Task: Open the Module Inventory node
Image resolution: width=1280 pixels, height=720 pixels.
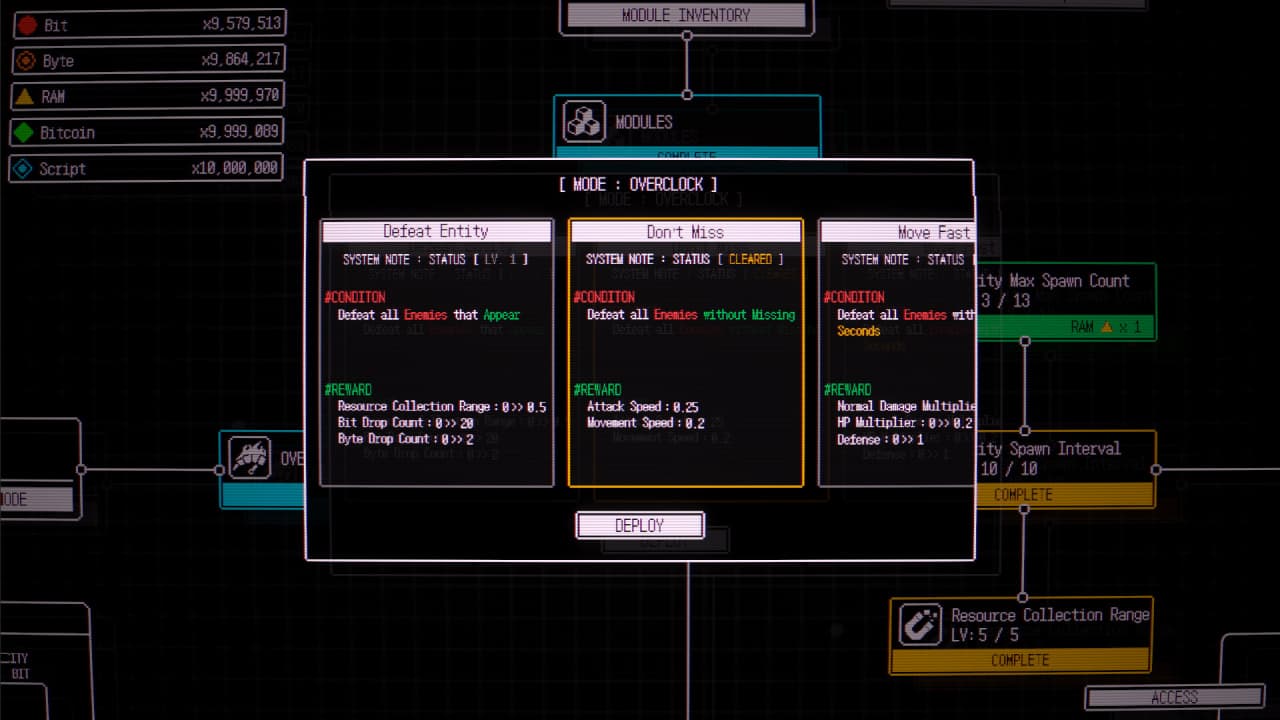Action: point(686,15)
